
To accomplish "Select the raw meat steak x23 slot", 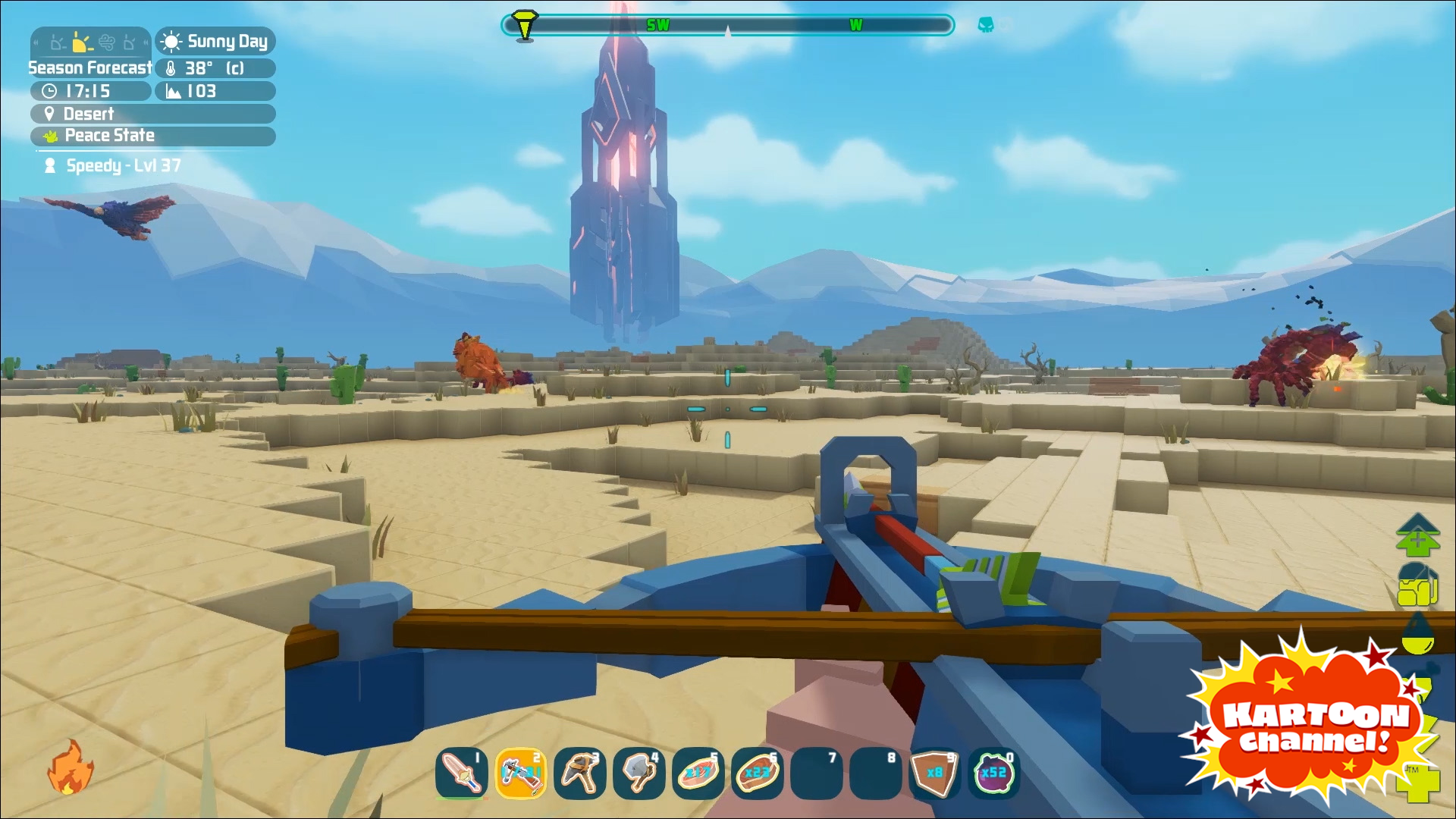I will pyautogui.click(x=757, y=773).
